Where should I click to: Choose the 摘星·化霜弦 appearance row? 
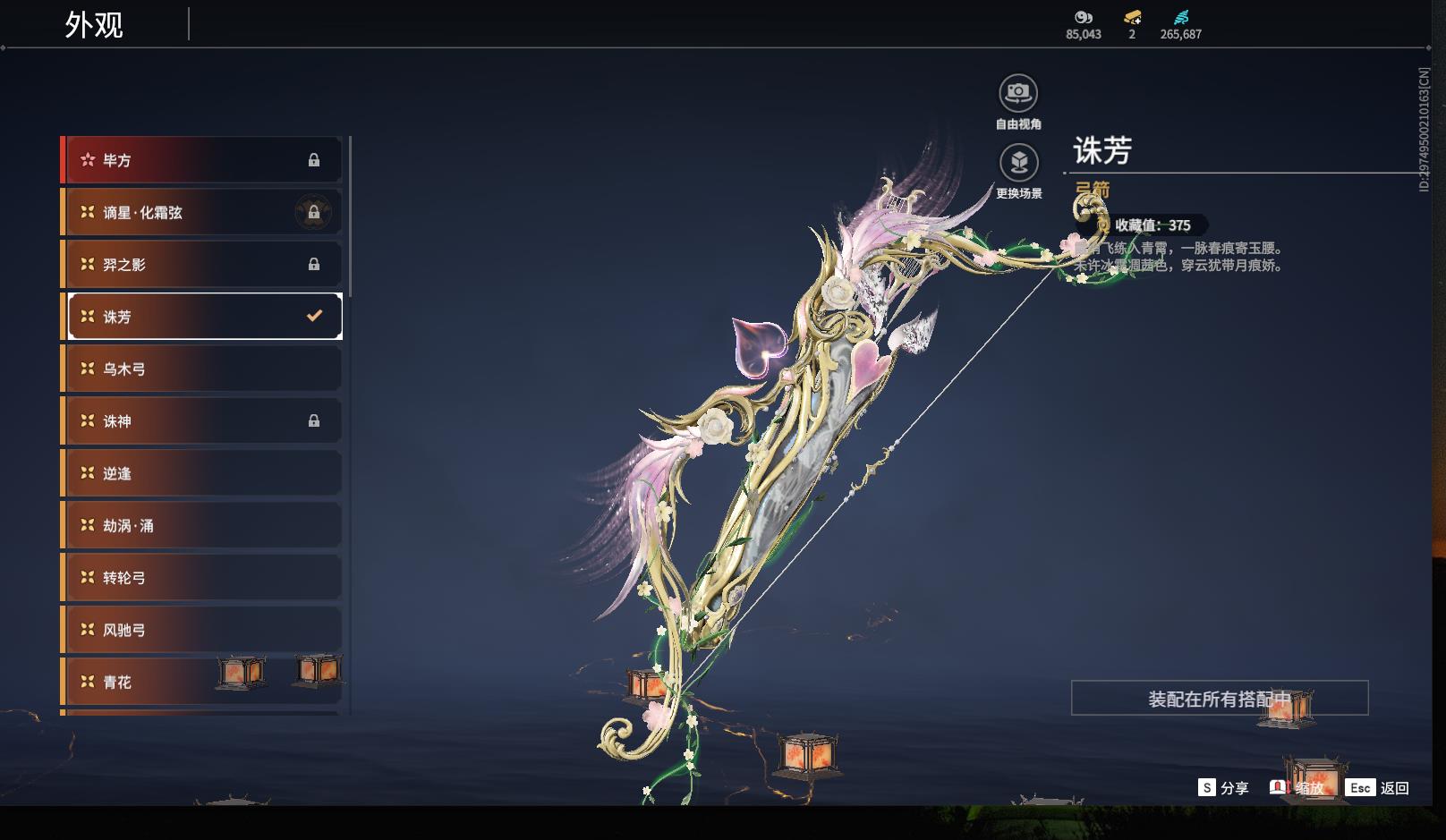tap(202, 212)
